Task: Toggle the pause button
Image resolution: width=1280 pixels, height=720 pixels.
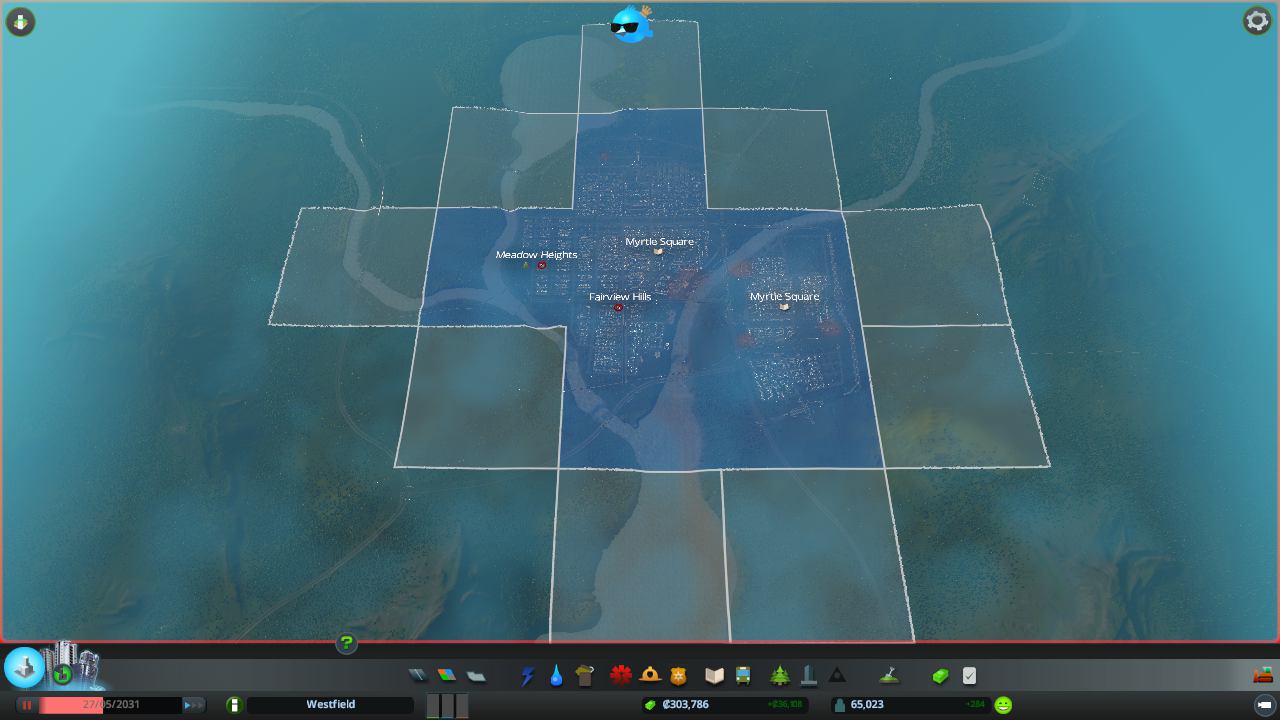Action: tap(27, 705)
